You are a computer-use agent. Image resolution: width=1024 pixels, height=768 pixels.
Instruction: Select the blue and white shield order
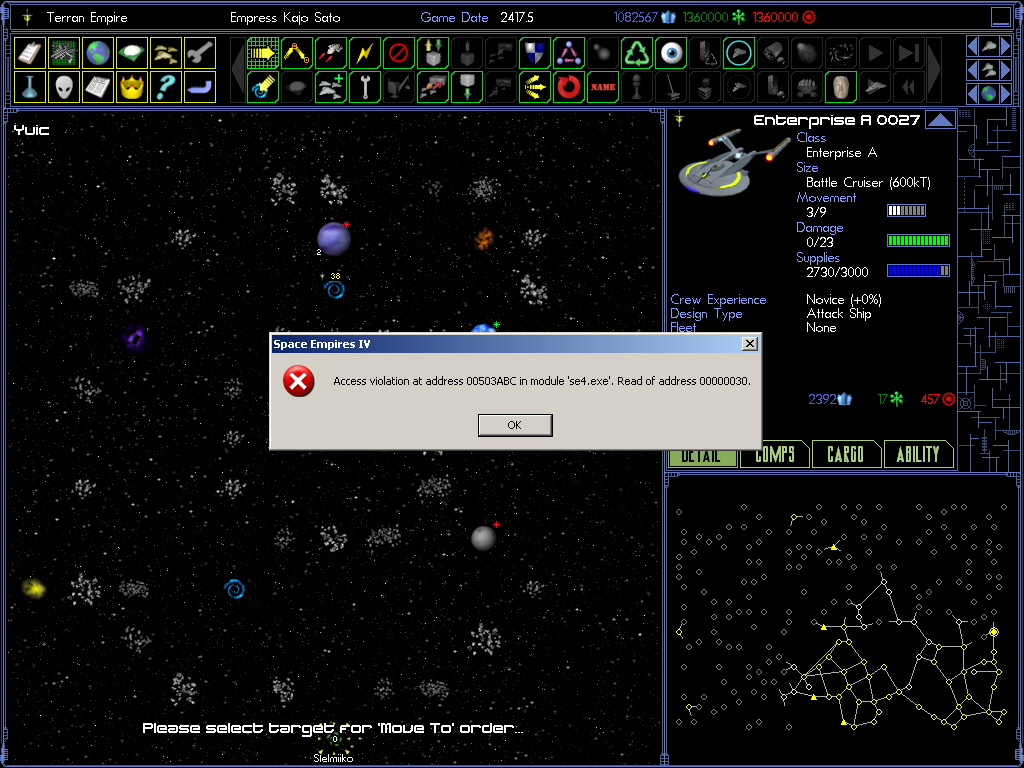click(535, 52)
